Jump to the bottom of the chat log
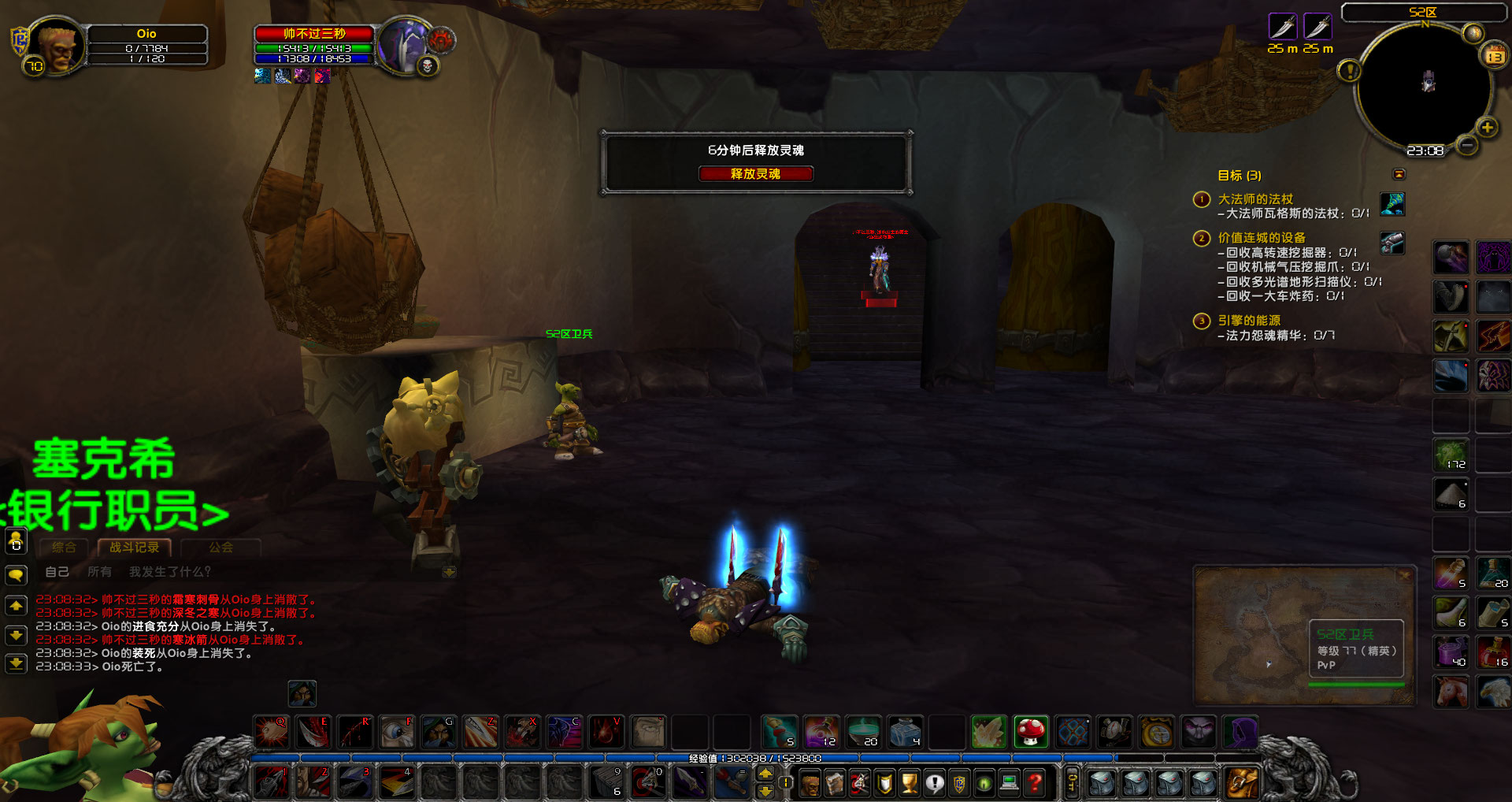This screenshot has height=802, width=1512. coord(16,663)
